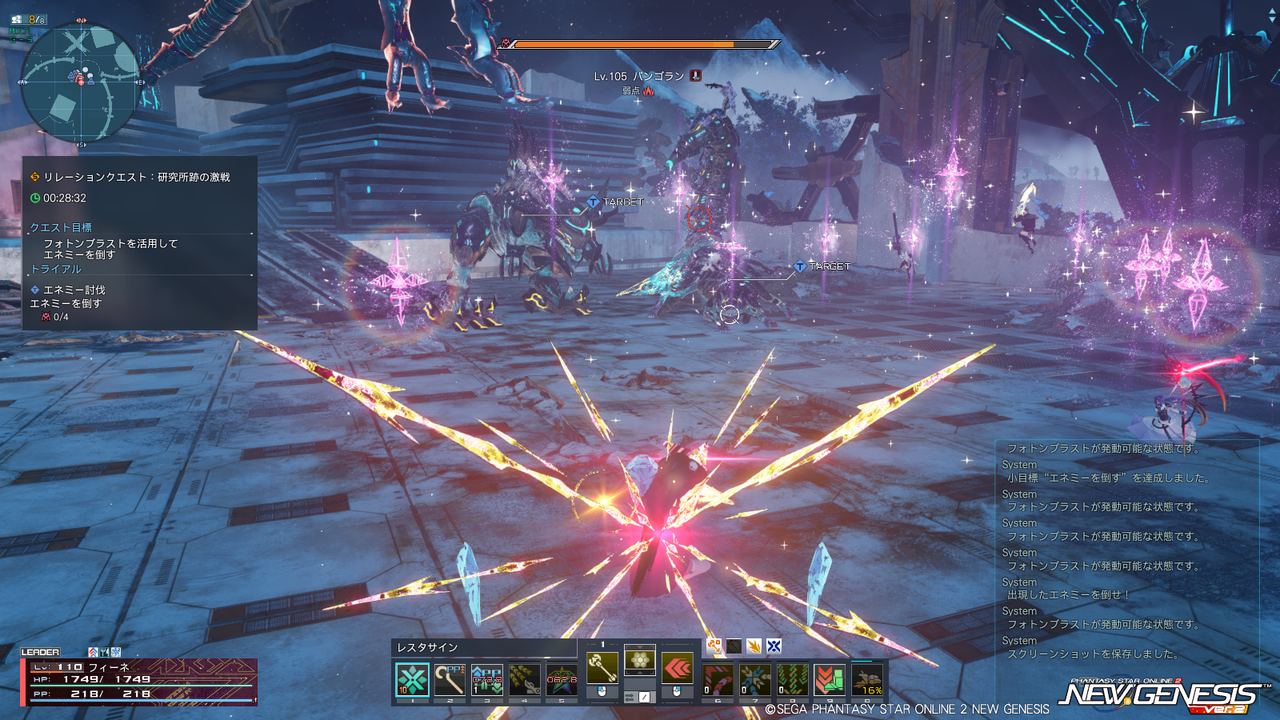
Task: Activate the rainbow star skill in slot 5
Action: pos(561,680)
